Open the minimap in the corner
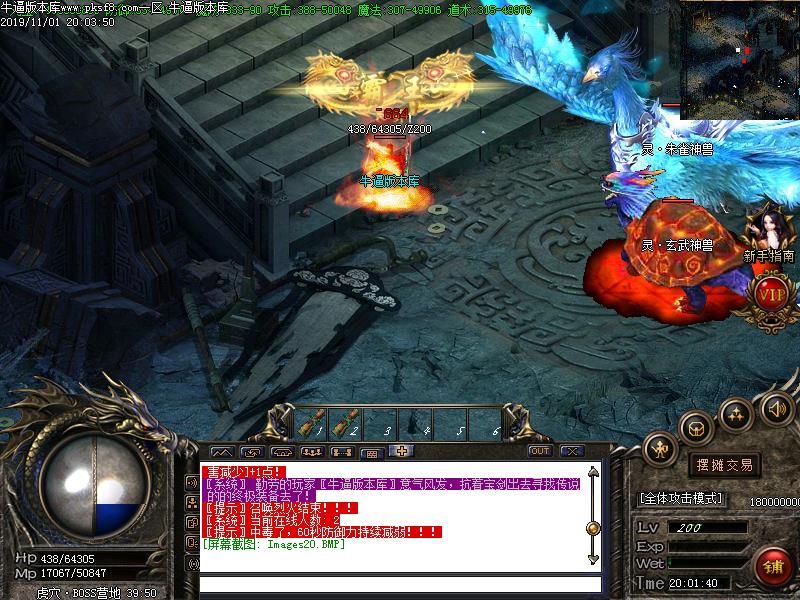 pyautogui.click(x=740, y=58)
